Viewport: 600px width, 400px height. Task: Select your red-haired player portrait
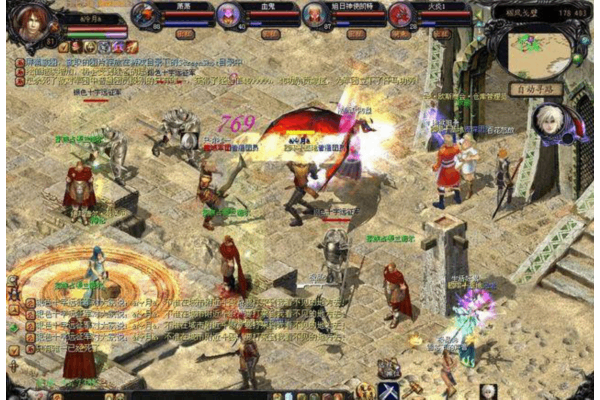[x=31, y=22]
